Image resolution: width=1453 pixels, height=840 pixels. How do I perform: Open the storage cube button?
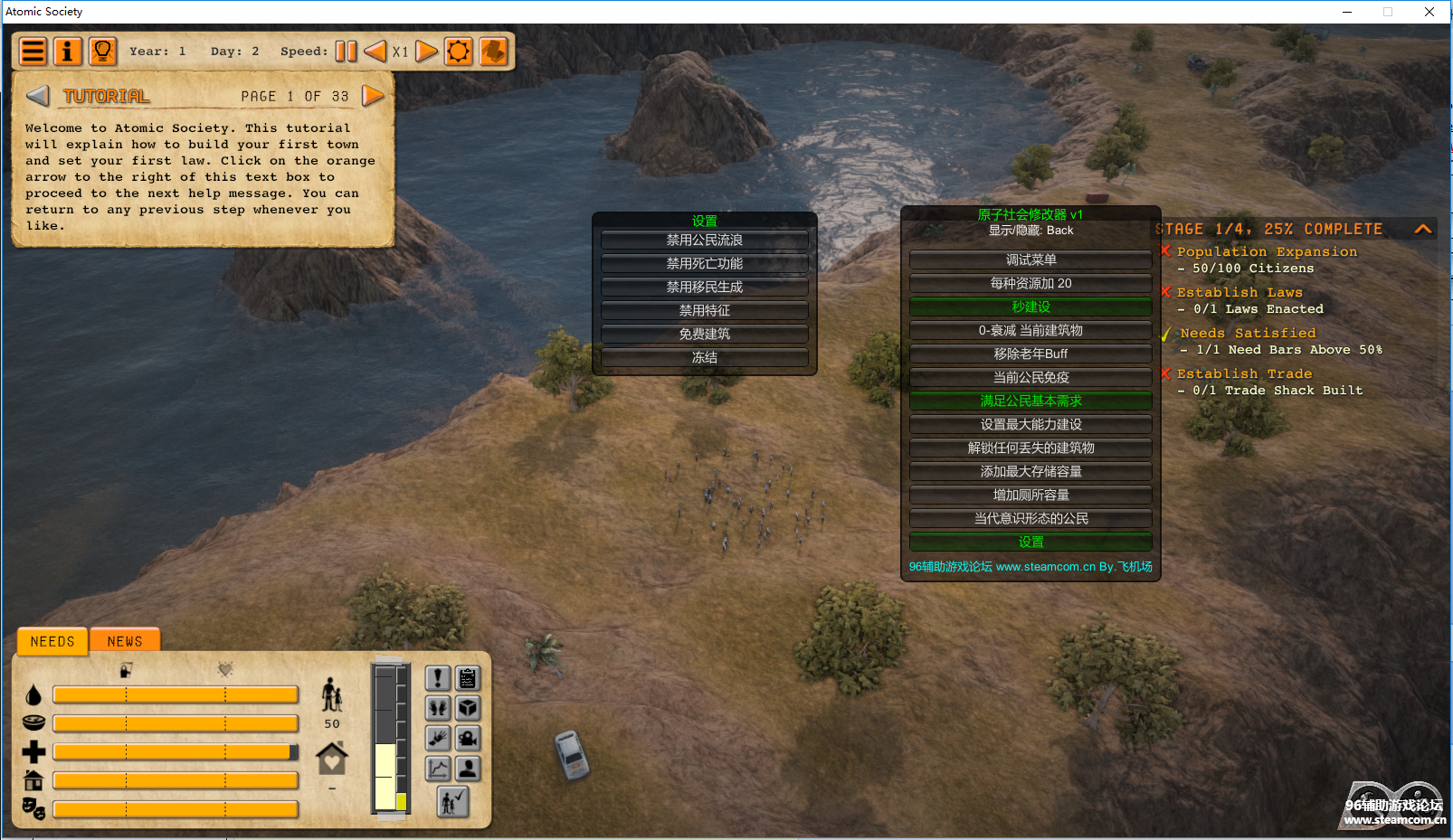[x=468, y=708]
